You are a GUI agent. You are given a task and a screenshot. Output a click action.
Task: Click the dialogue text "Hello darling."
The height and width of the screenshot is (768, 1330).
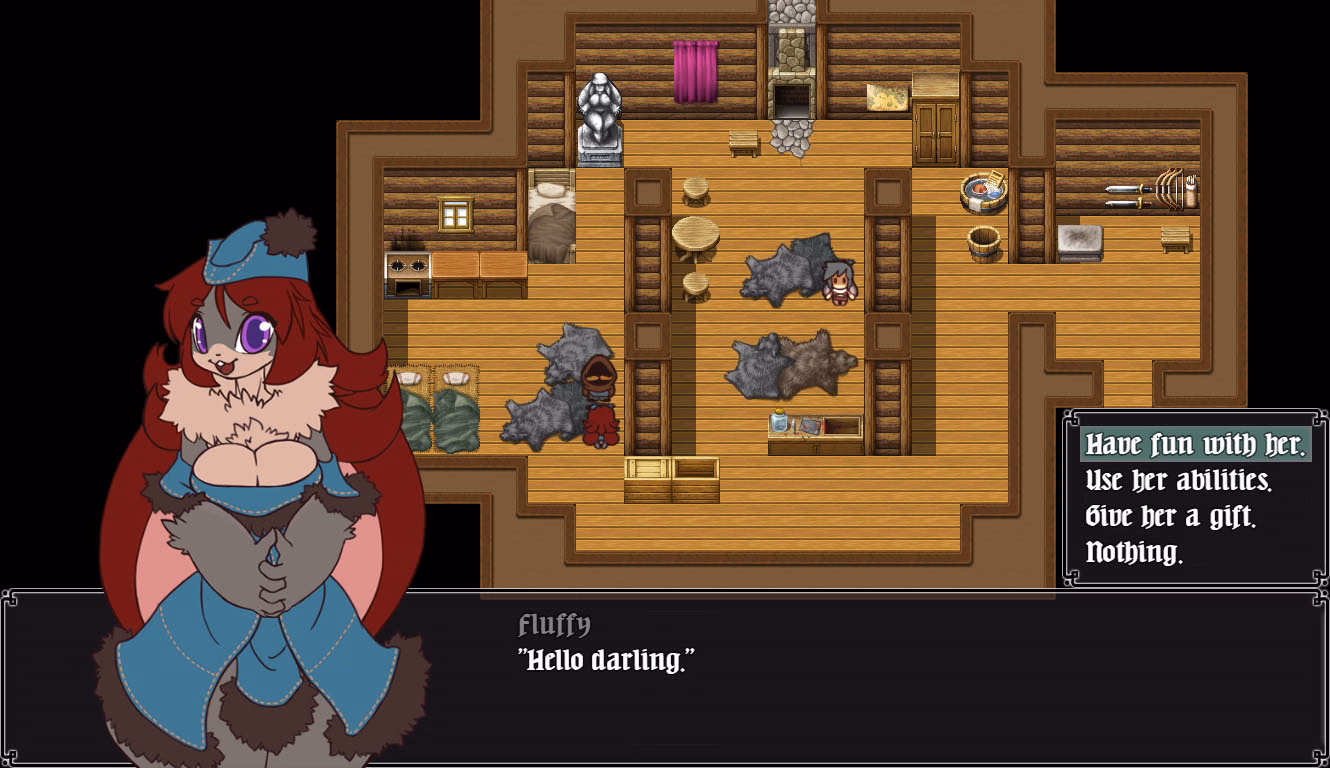click(605, 658)
